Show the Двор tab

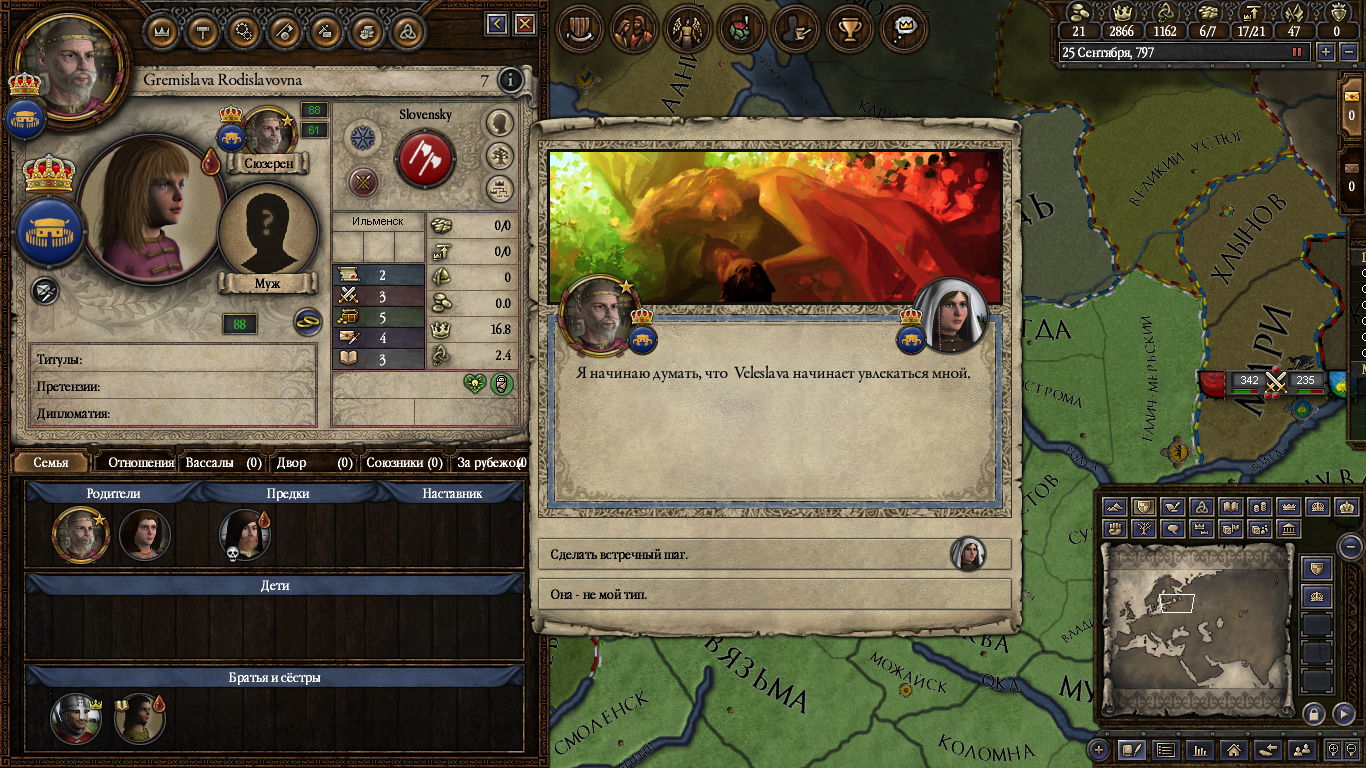click(x=315, y=463)
